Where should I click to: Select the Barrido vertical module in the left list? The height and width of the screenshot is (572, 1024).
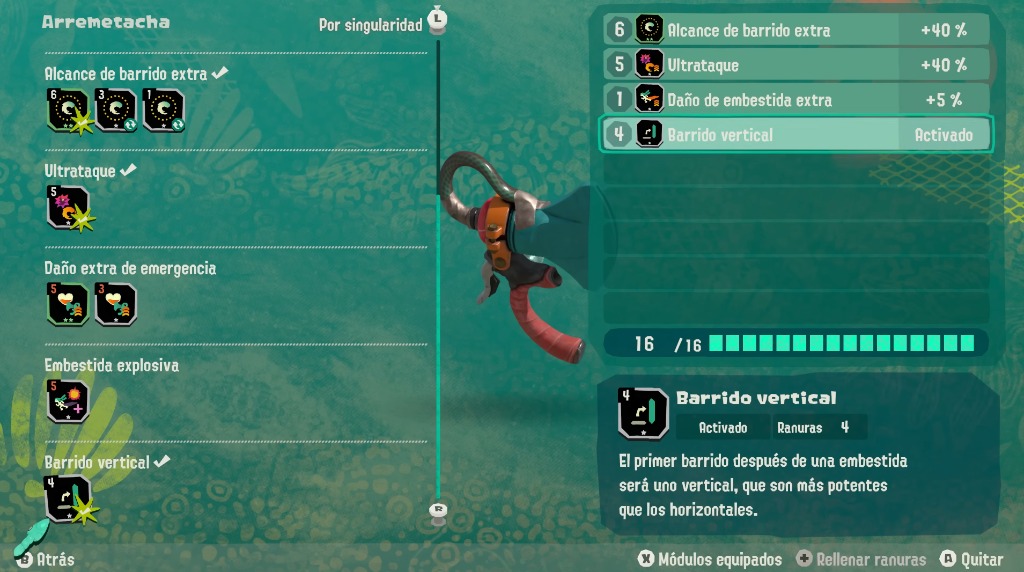point(67,498)
